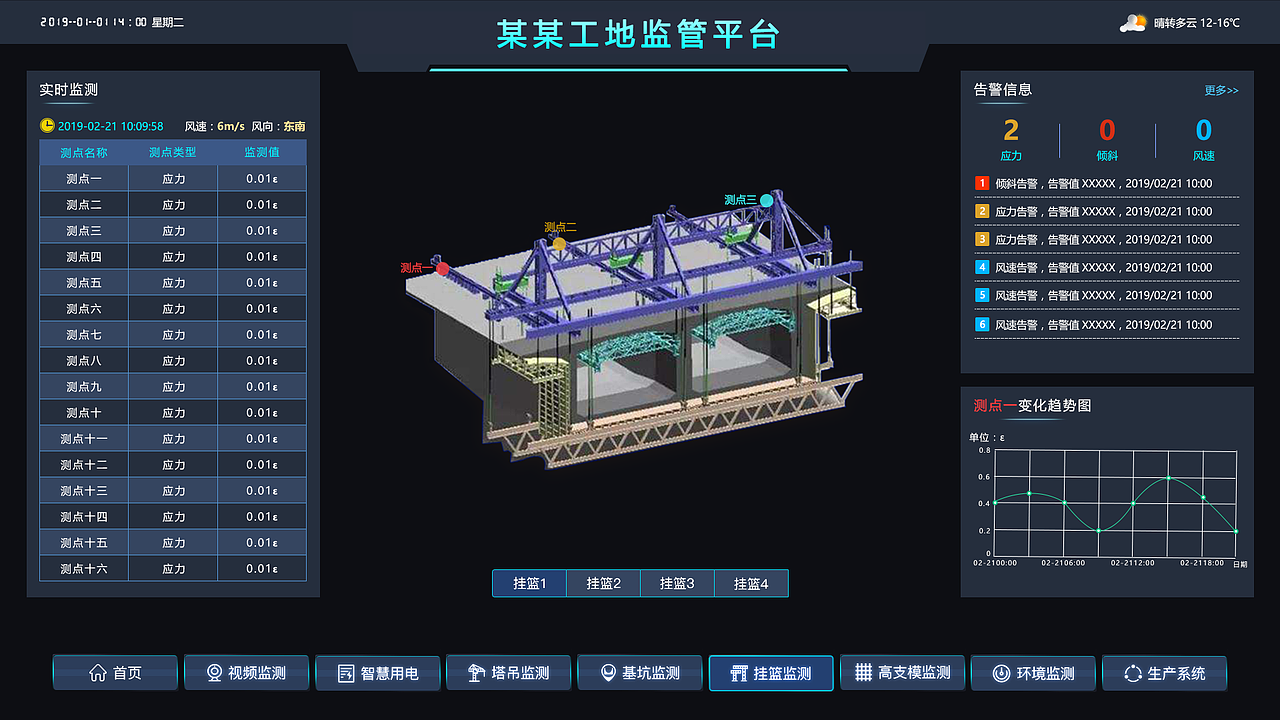Open the 环境监测 environment monitoring icon
Viewport: 1280px width, 720px height.
point(1003,673)
